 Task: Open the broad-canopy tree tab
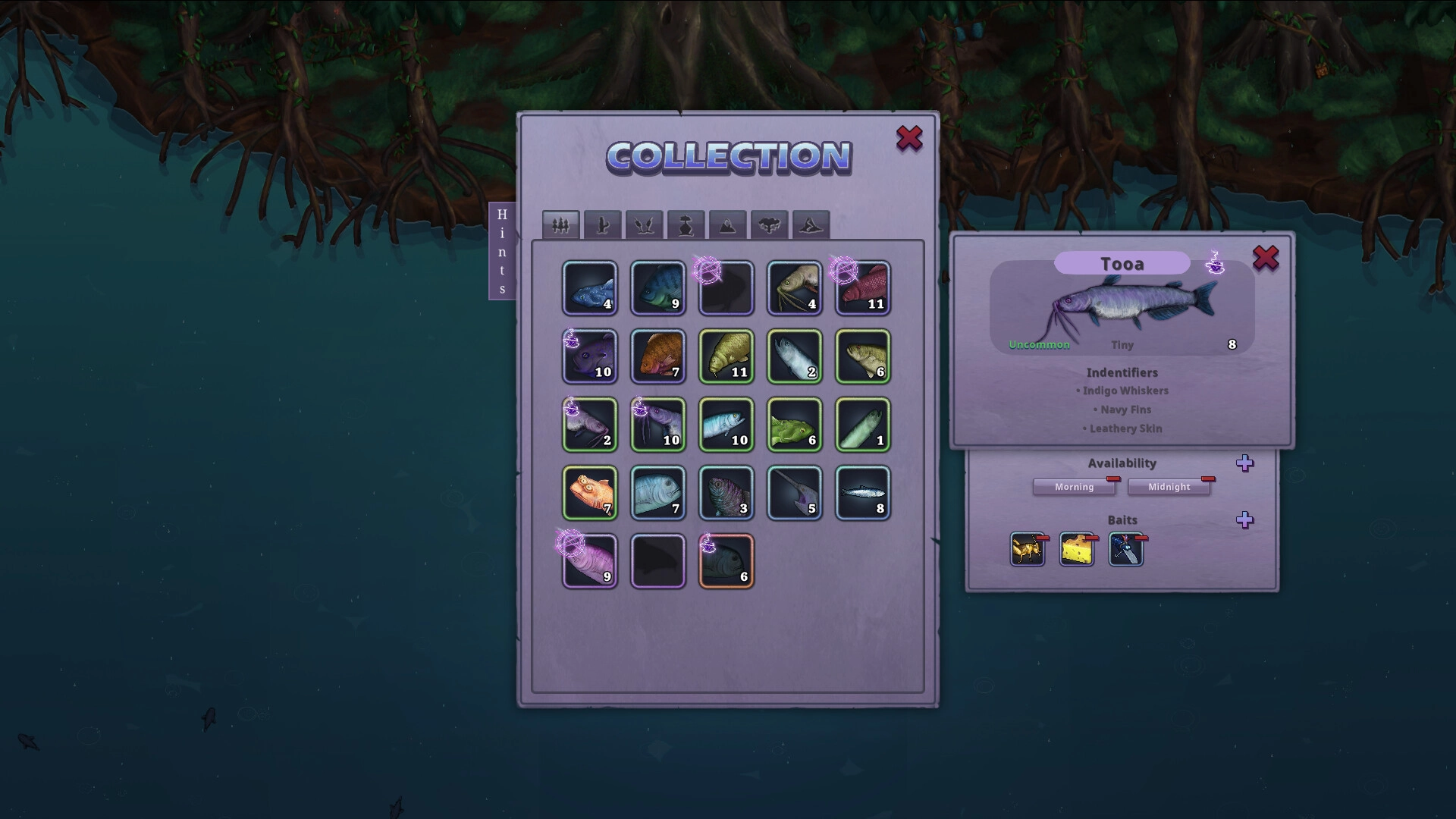[x=770, y=225]
